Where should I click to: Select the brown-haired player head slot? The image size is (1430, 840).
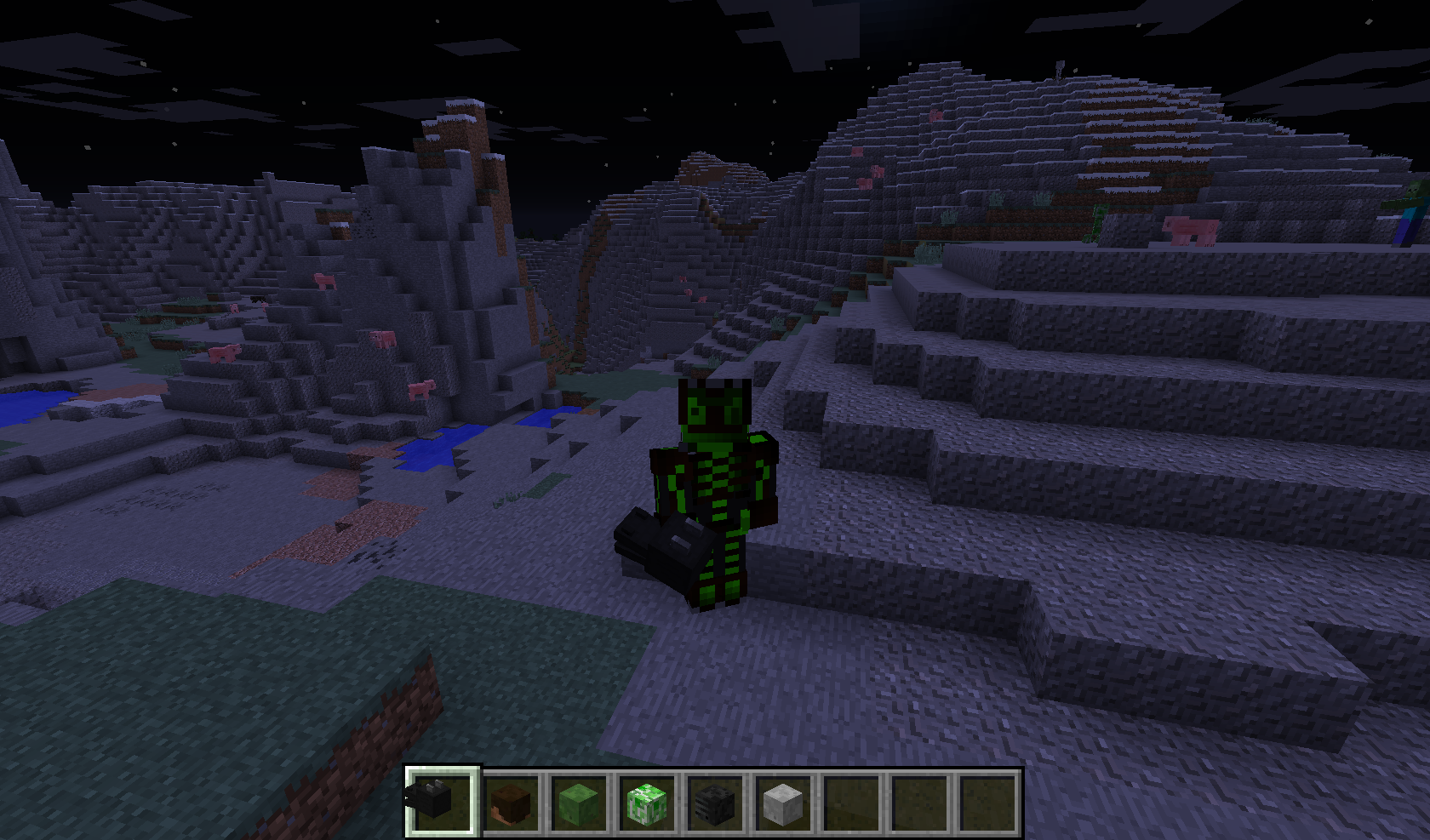click(510, 803)
